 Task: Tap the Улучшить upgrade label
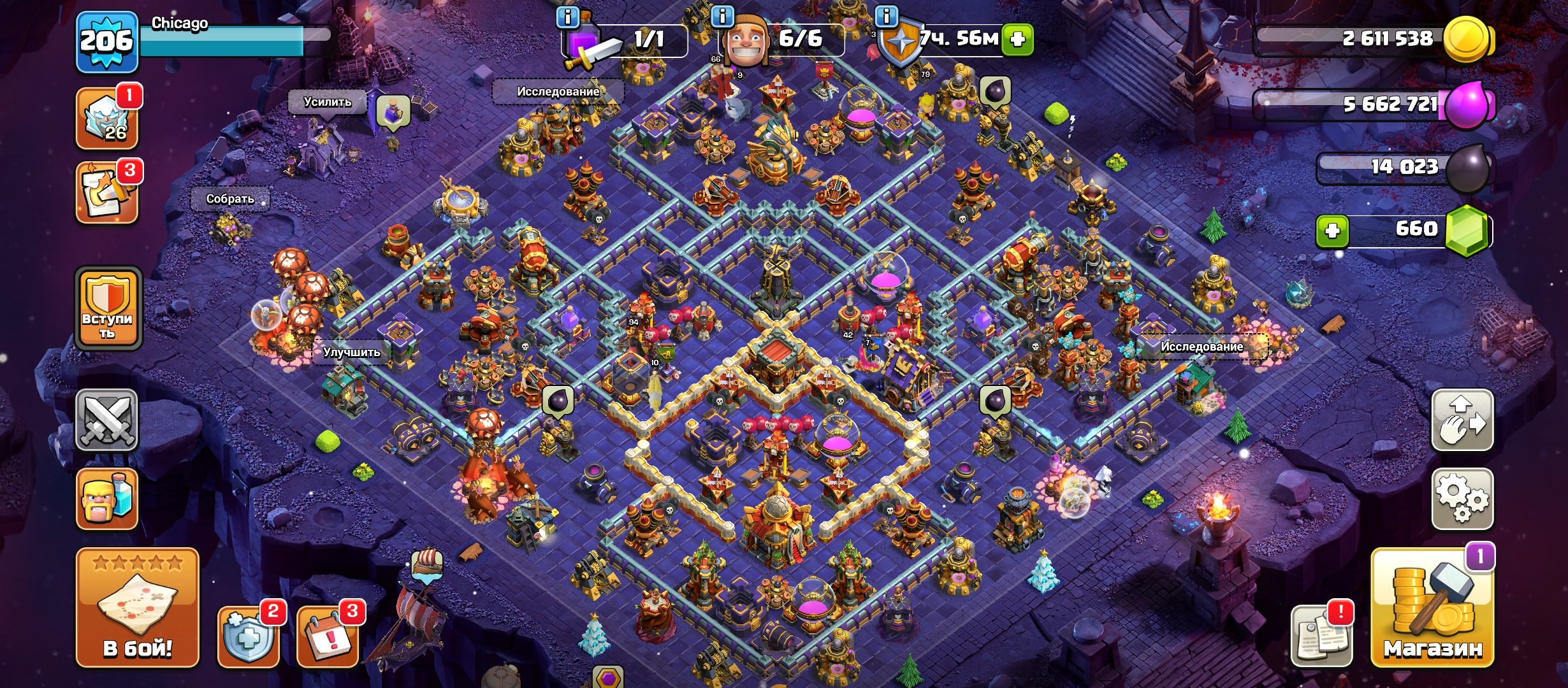coord(351,352)
